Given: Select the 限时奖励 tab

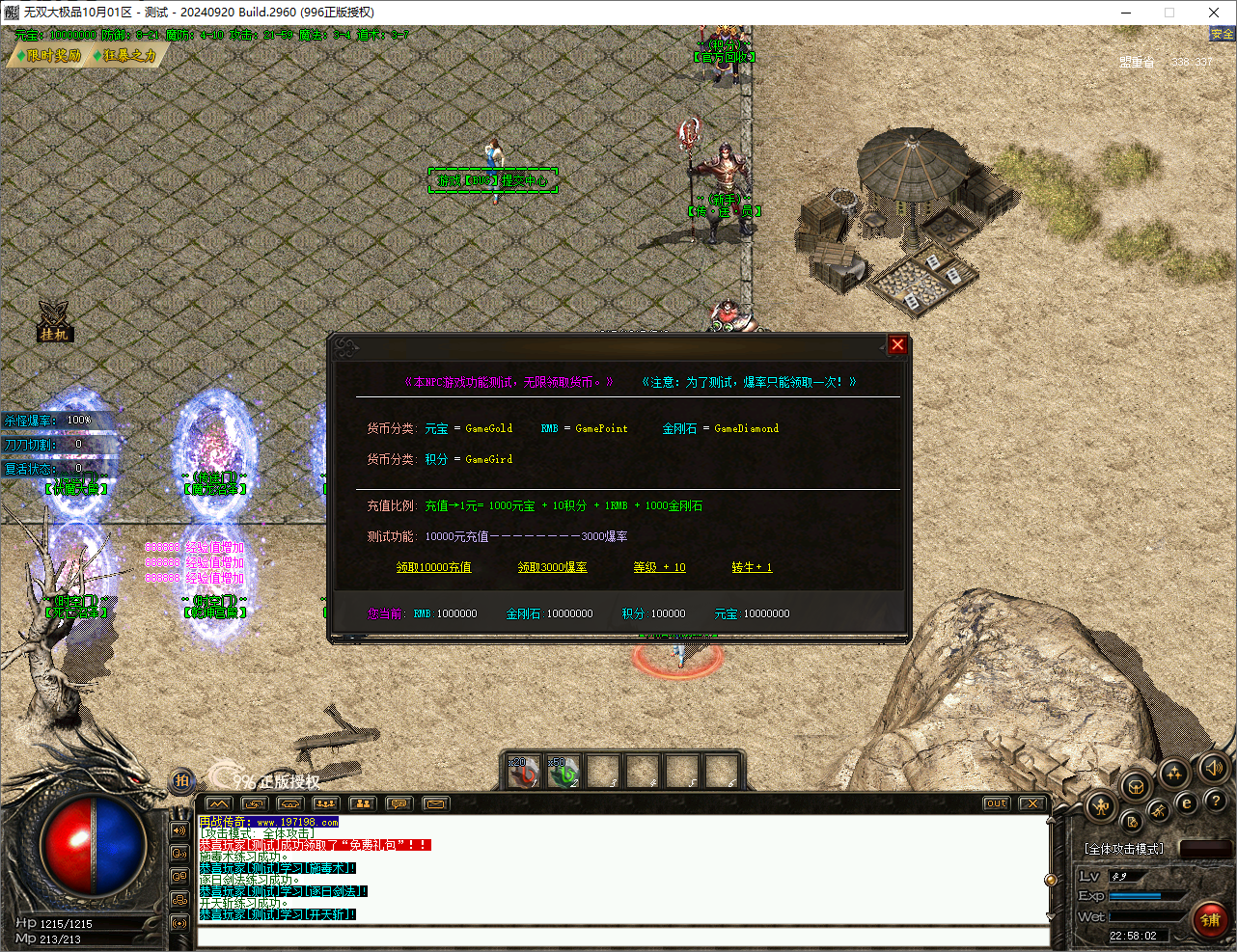Looking at the screenshot, I should click(x=48, y=55).
